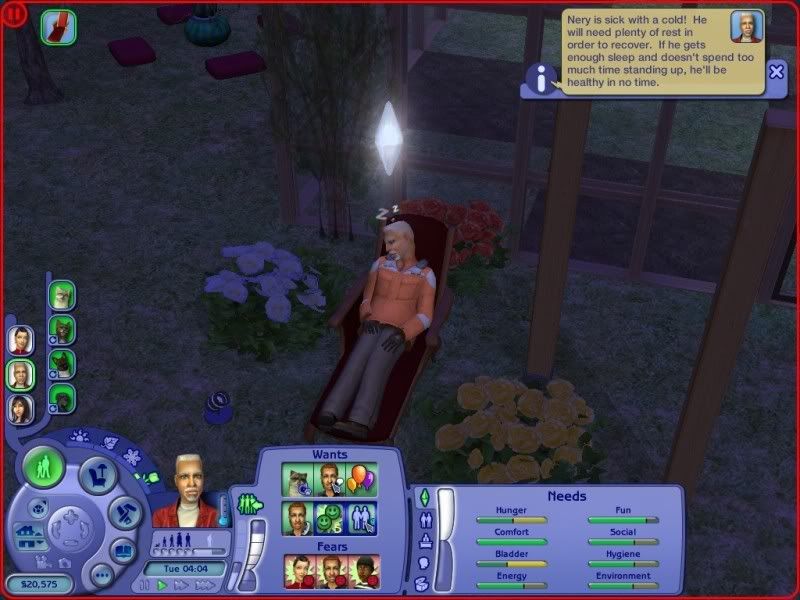Select the elder man's household portrait
The height and width of the screenshot is (600, 800).
click(21, 375)
